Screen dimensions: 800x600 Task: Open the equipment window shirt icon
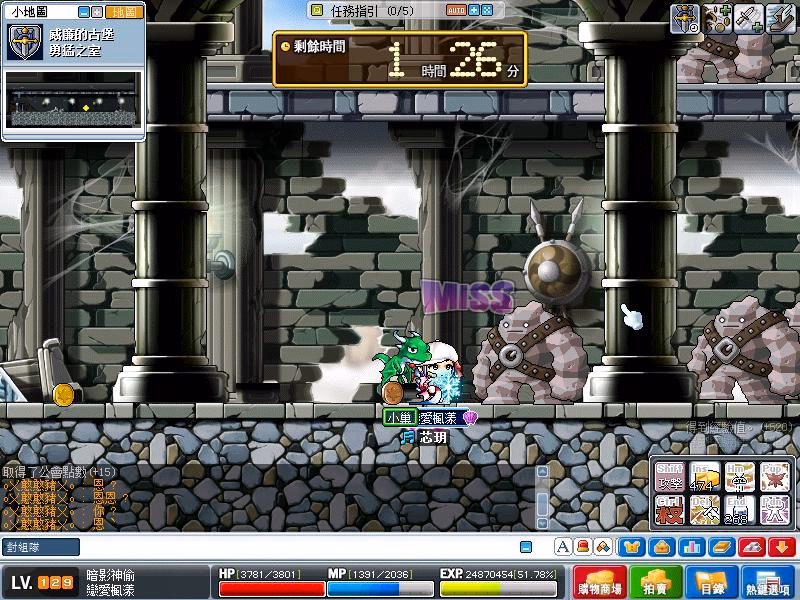coord(632,547)
